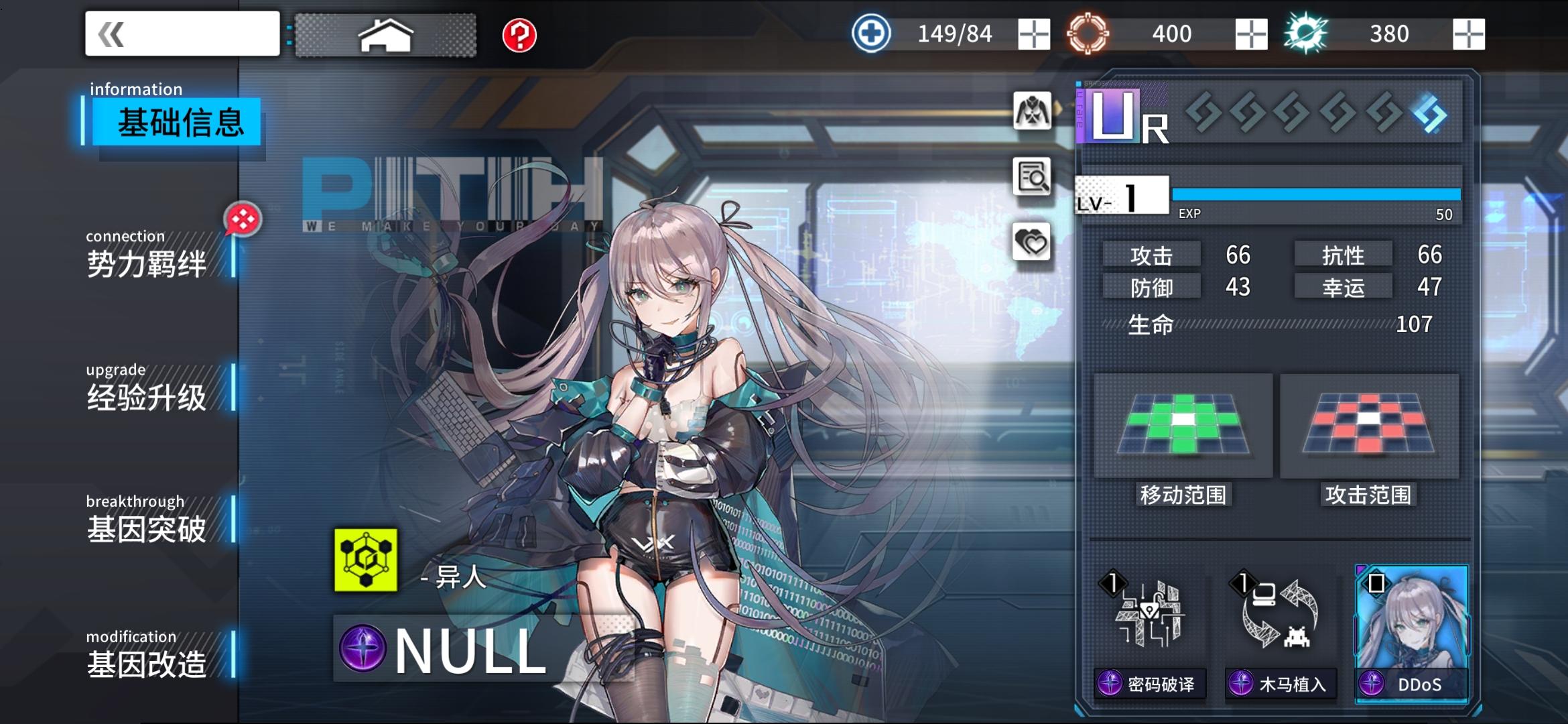The image size is (1568, 724).
Task: Open the red notification bubble near 势力羁绊
Action: (x=243, y=219)
